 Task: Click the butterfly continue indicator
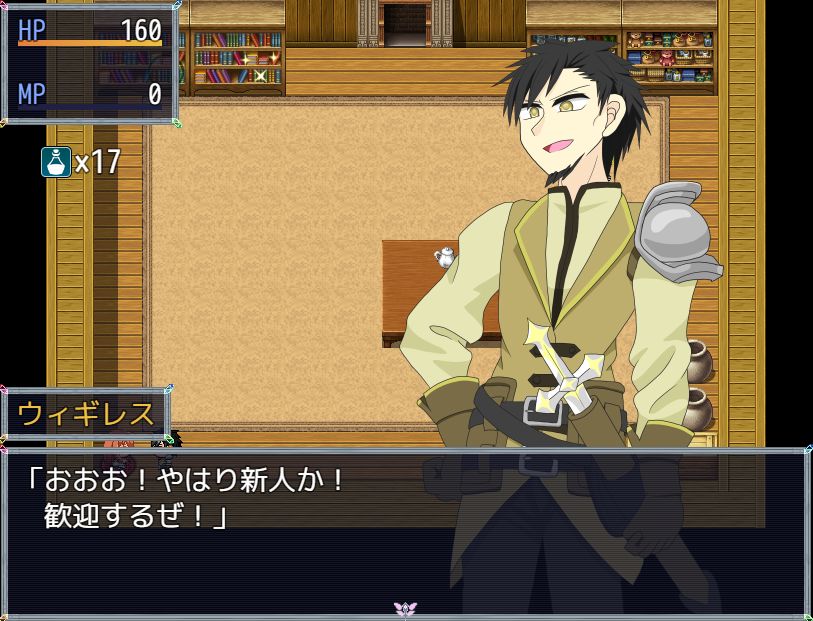click(405, 608)
